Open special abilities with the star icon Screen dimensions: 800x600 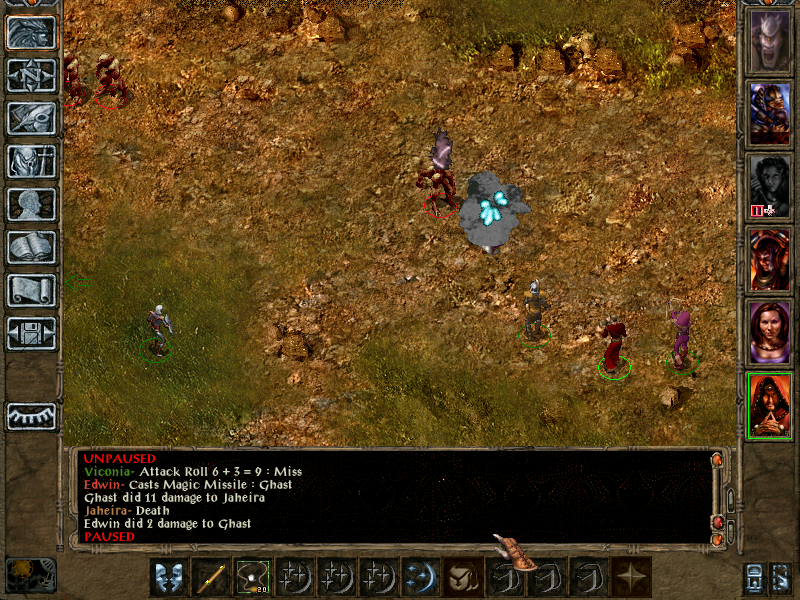click(x=630, y=577)
